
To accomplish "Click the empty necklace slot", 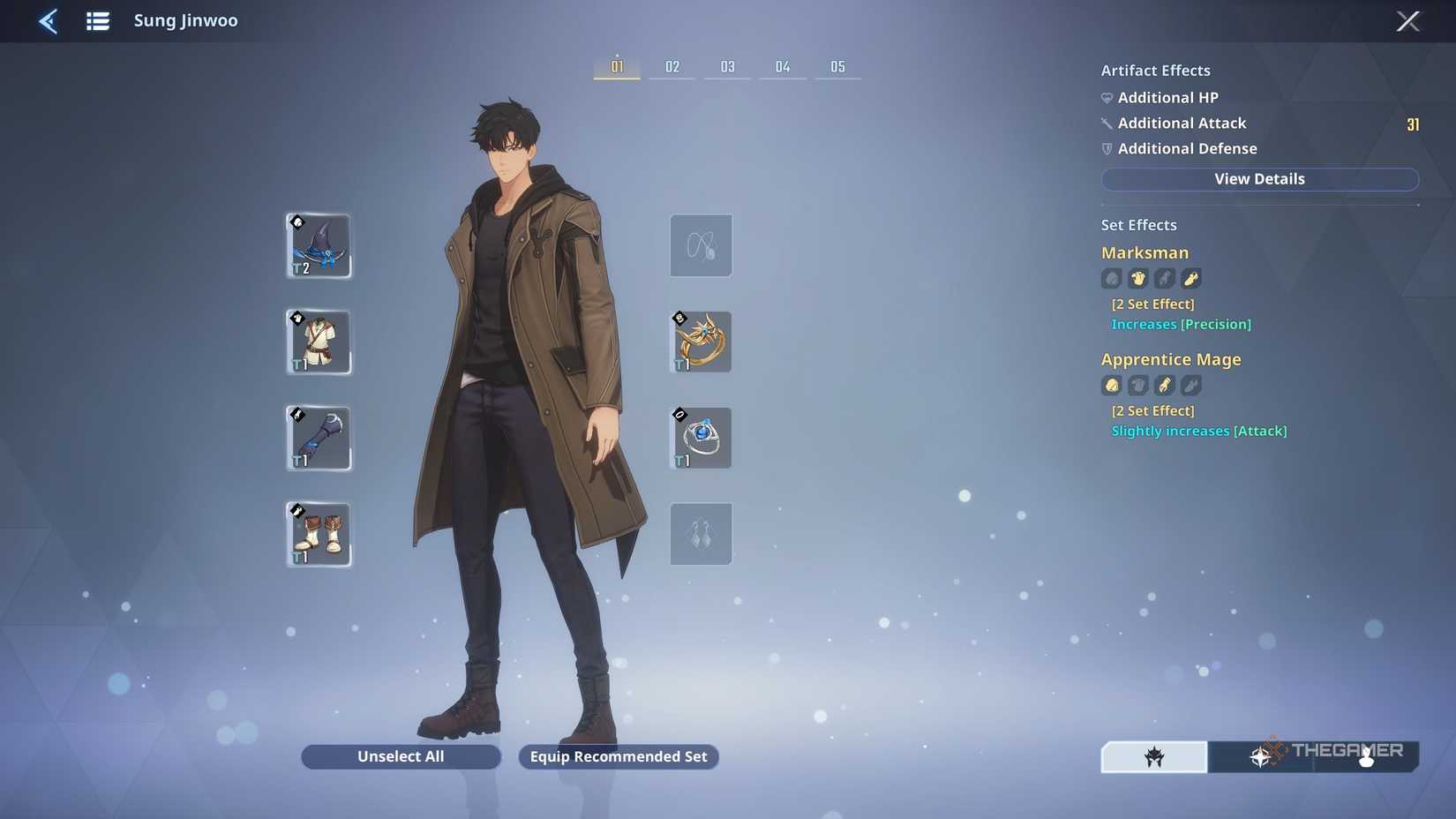I will [700, 245].
